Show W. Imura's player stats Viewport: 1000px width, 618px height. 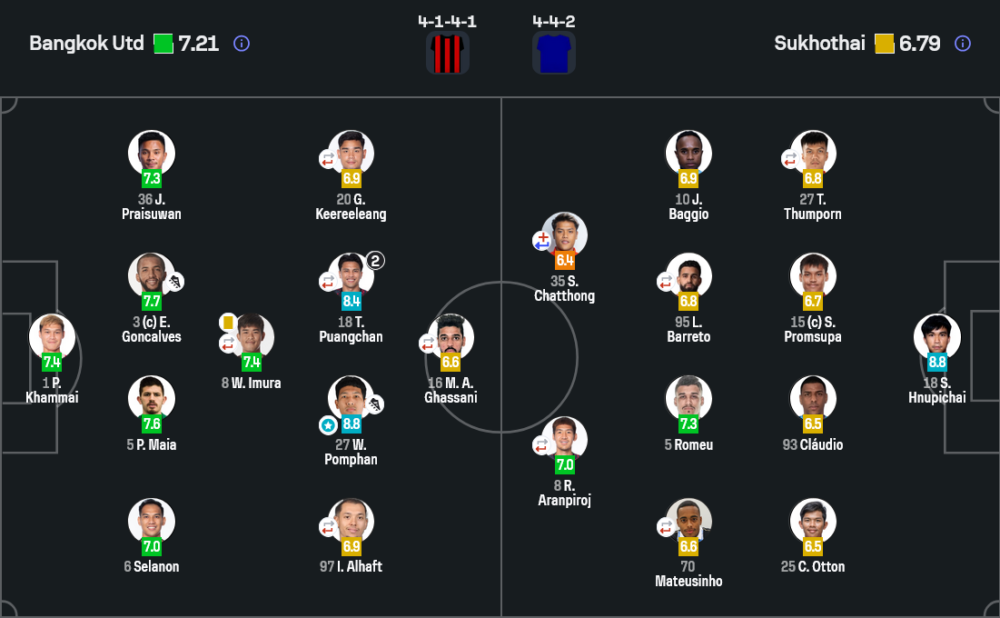251,337
